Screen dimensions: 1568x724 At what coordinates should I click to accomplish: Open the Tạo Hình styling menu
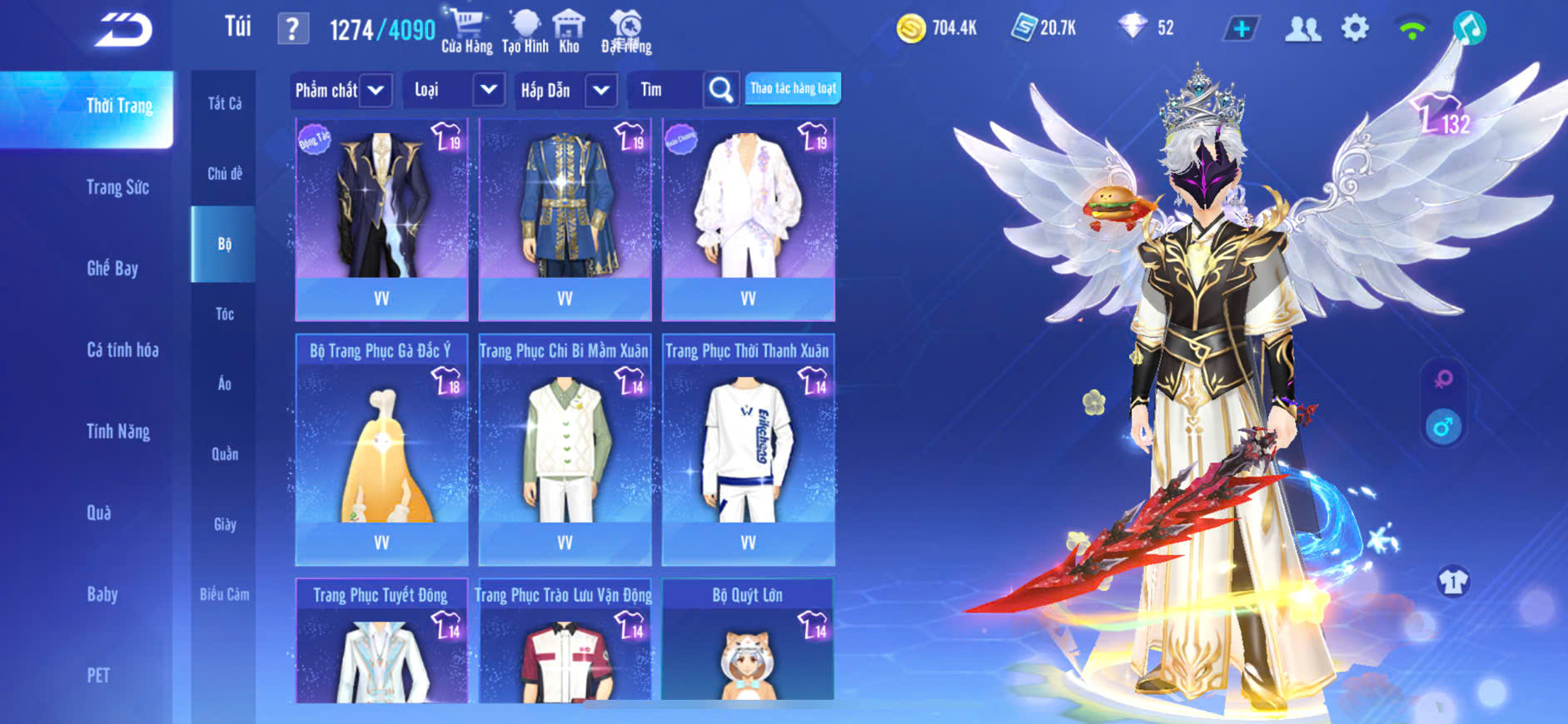tap(525, 32)
